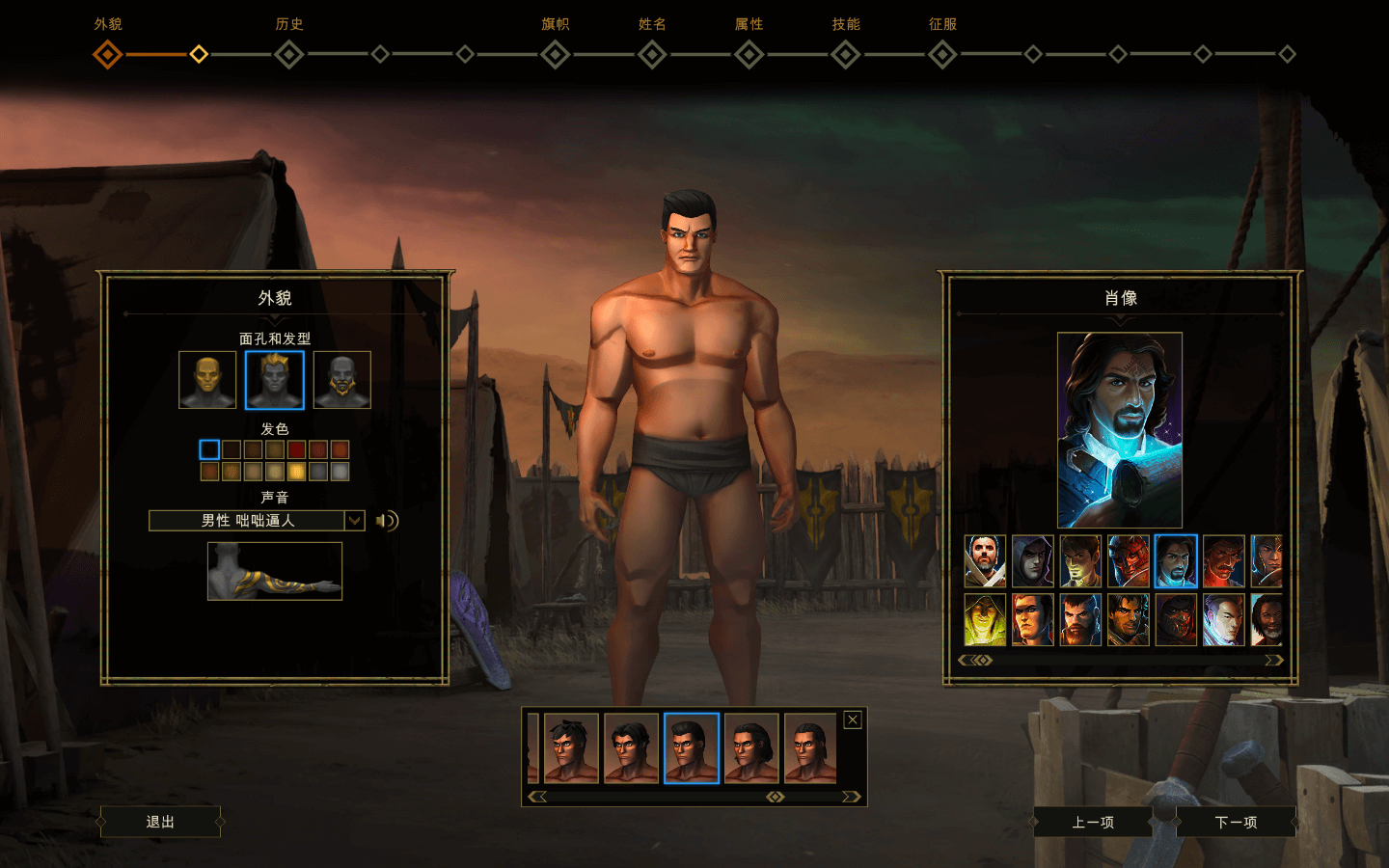
Task: Switch to the 属性 stage
Action: coord(749,54)
